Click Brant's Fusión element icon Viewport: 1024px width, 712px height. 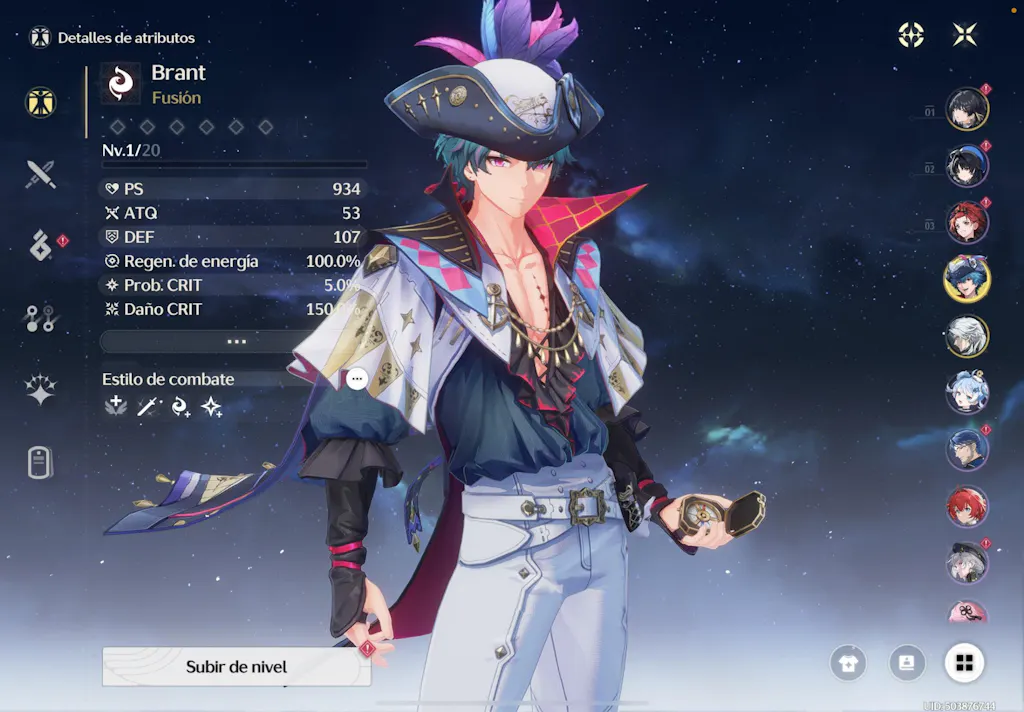click(121, 83)
